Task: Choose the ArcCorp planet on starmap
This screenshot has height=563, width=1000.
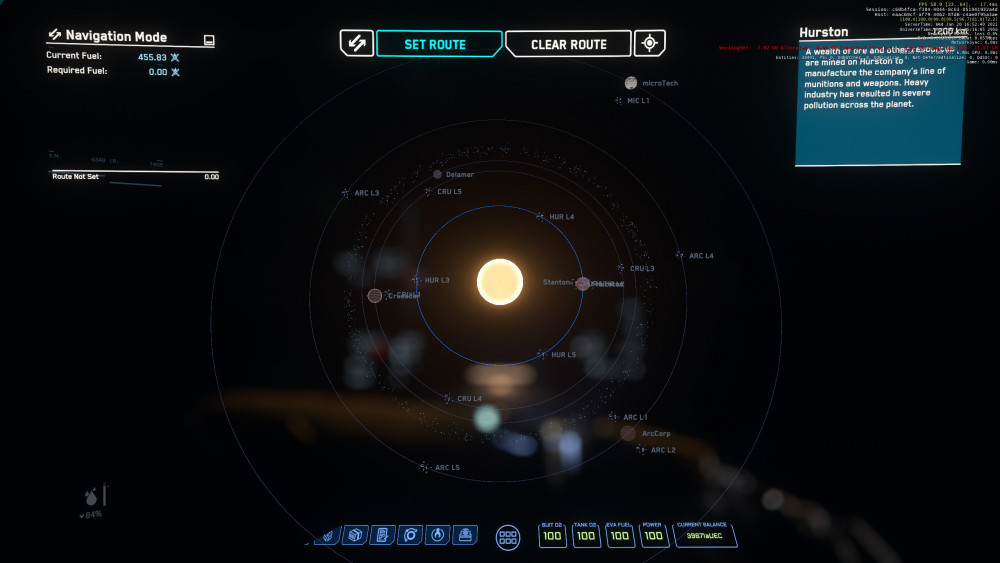Action: pyautogui.click(x=628, y=433)
